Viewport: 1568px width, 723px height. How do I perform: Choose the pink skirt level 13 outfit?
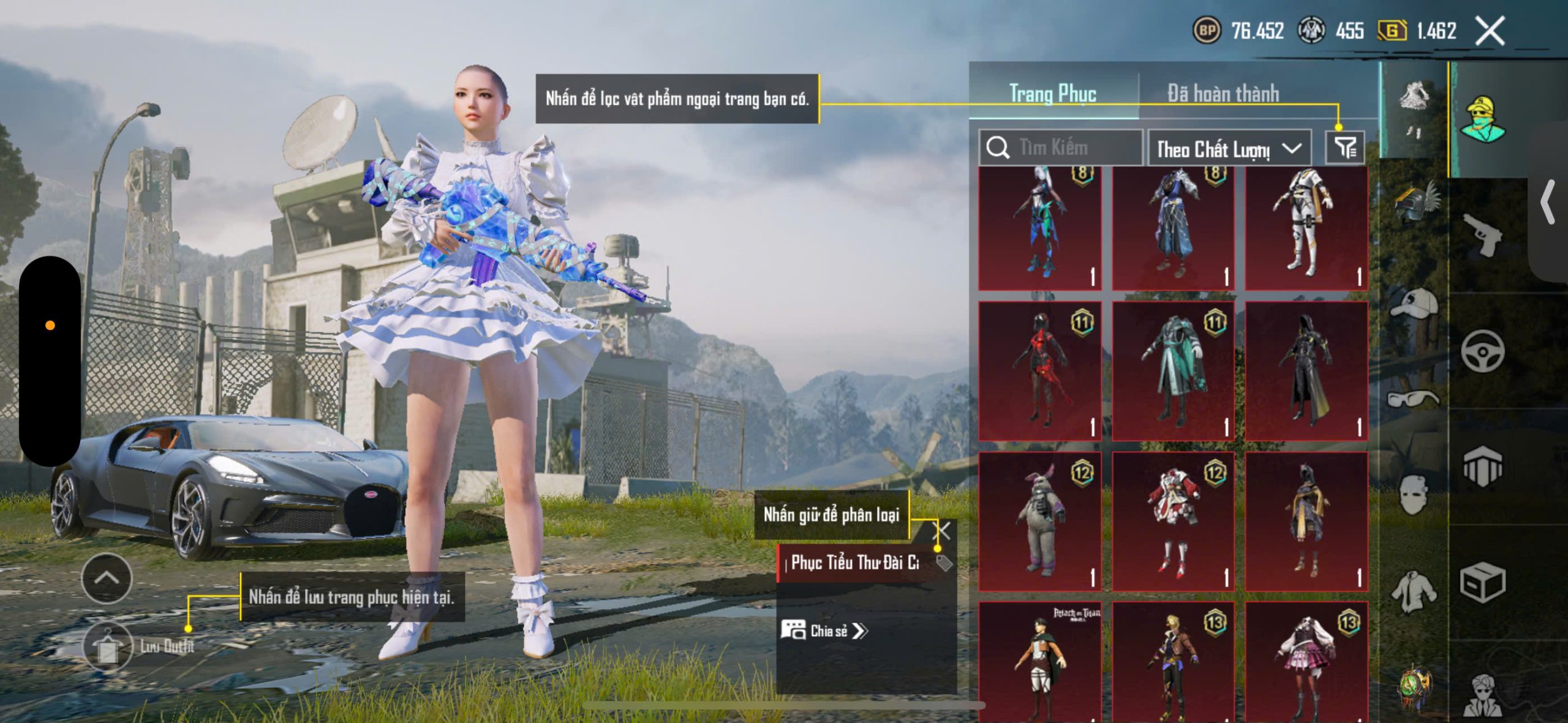[x=1306, y=661]
